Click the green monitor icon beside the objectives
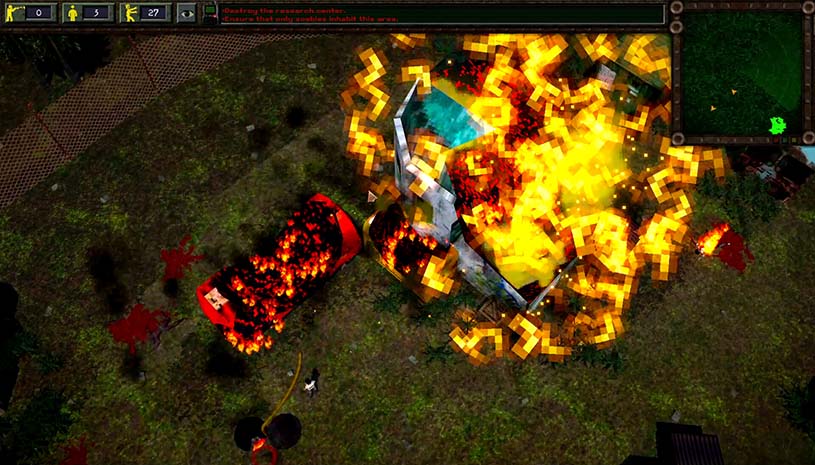This screenshot has height=465, width=815. (x=210, y=13)
